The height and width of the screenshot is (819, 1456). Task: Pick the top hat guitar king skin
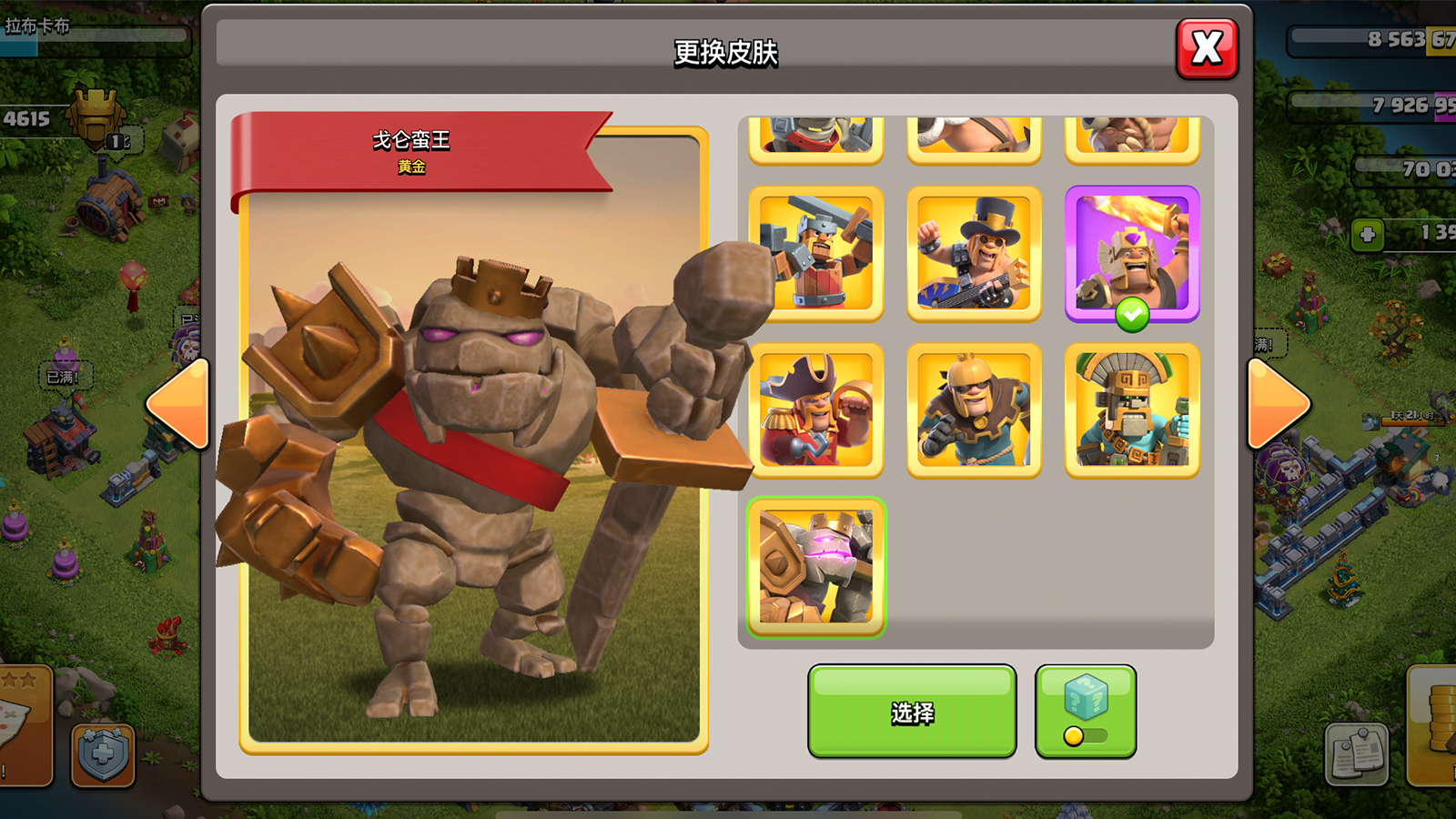pyautogui.click(x=974, y=254)
